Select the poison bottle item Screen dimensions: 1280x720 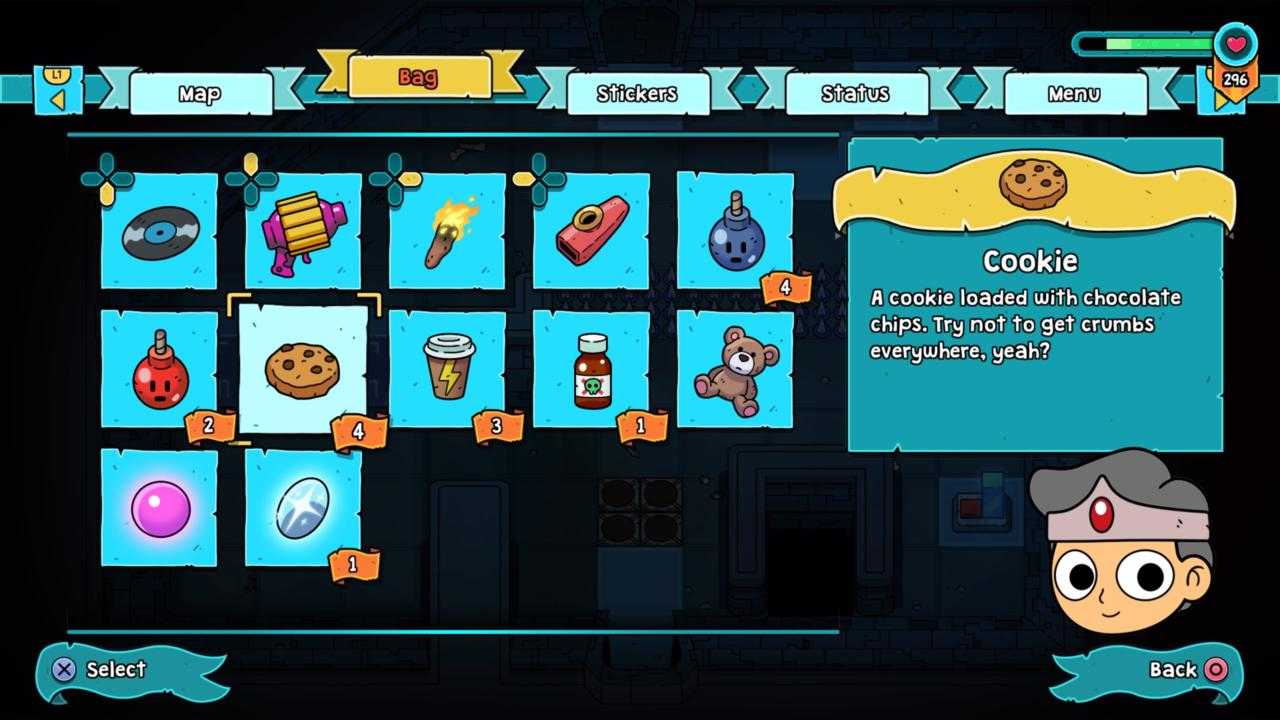click(591, 369)
